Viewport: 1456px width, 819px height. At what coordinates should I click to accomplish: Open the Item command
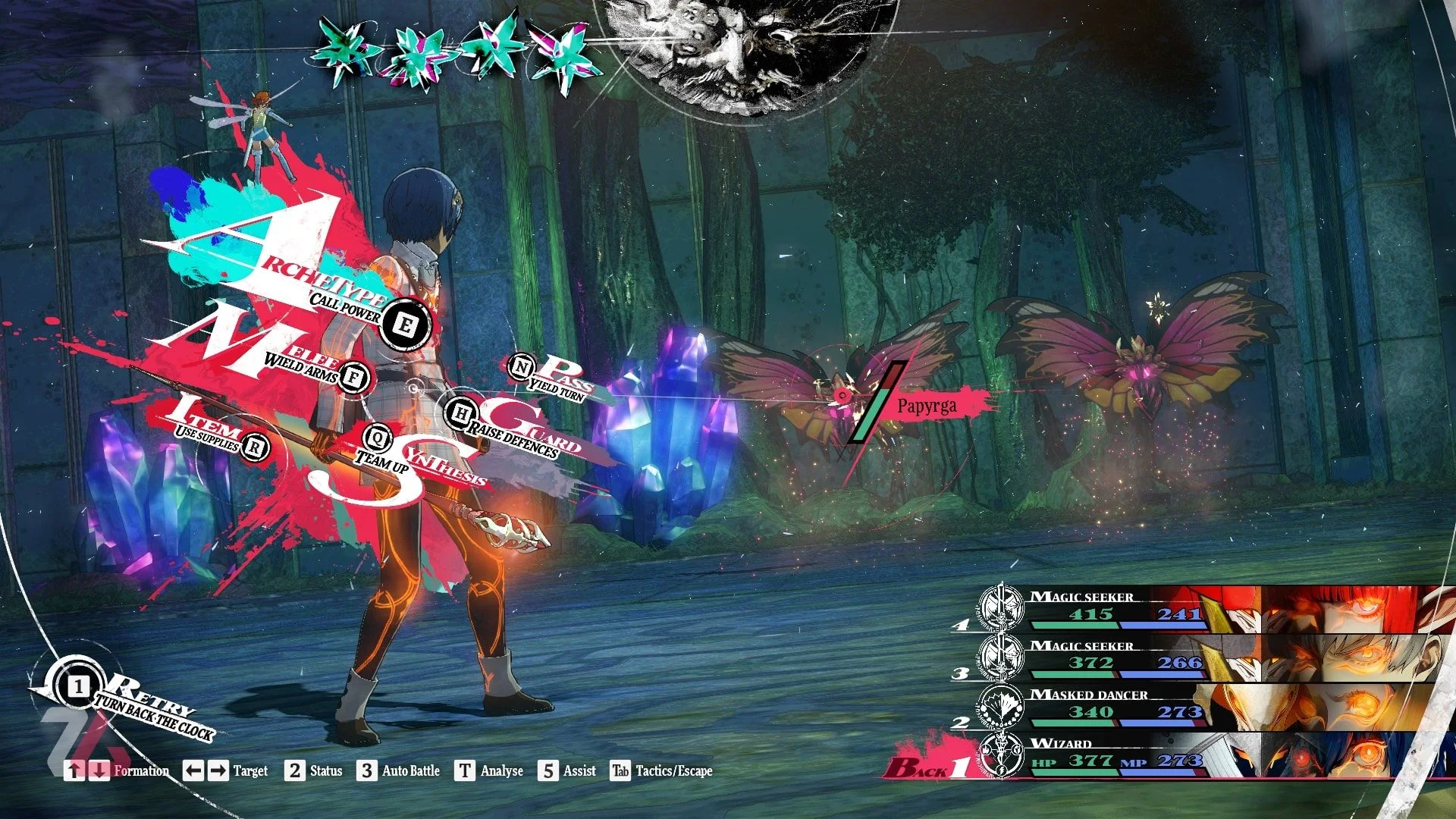coord(256,447)
